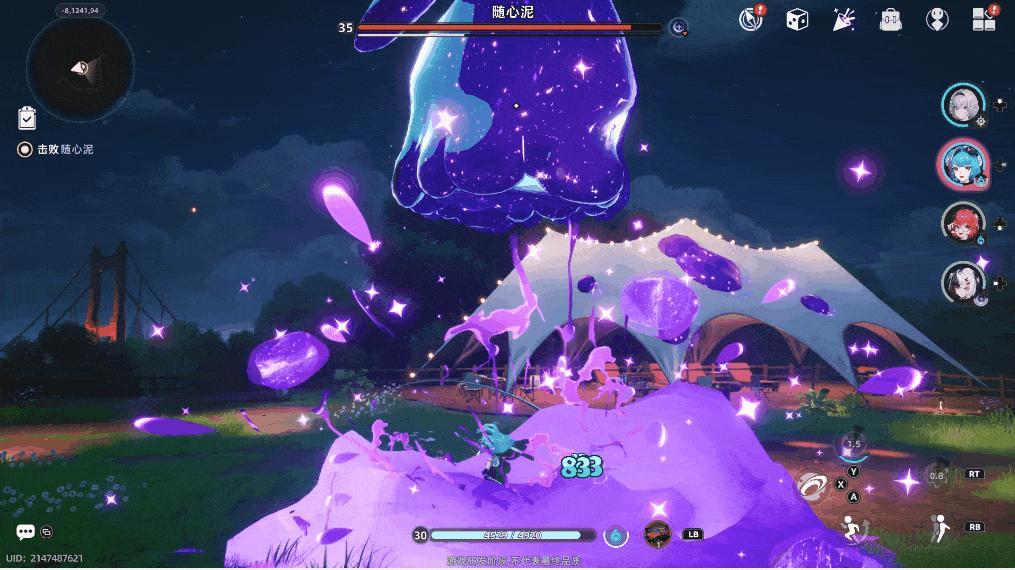Use the red vehicle item slot

(x=657, y=534)
